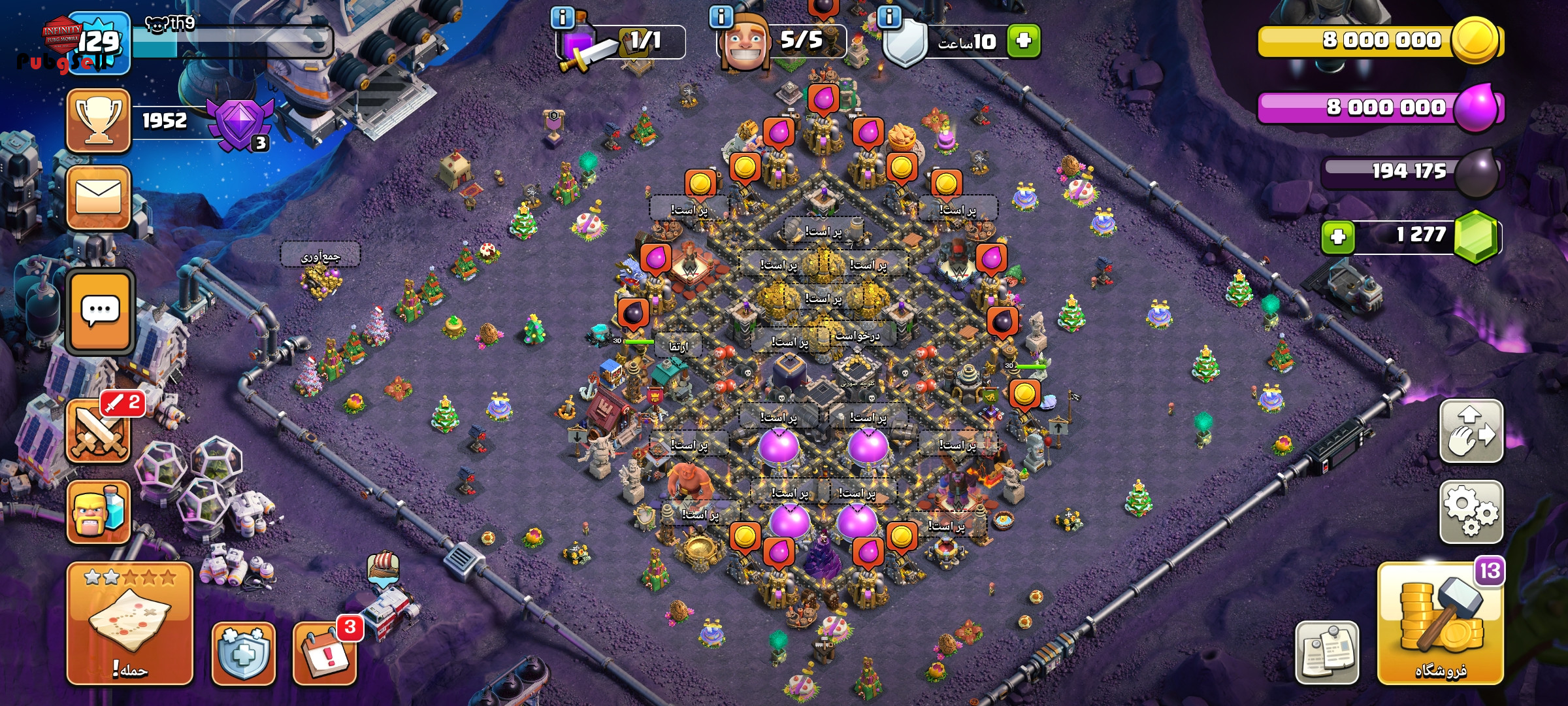Open the Shop with gold hammer

pos(1440,624)
